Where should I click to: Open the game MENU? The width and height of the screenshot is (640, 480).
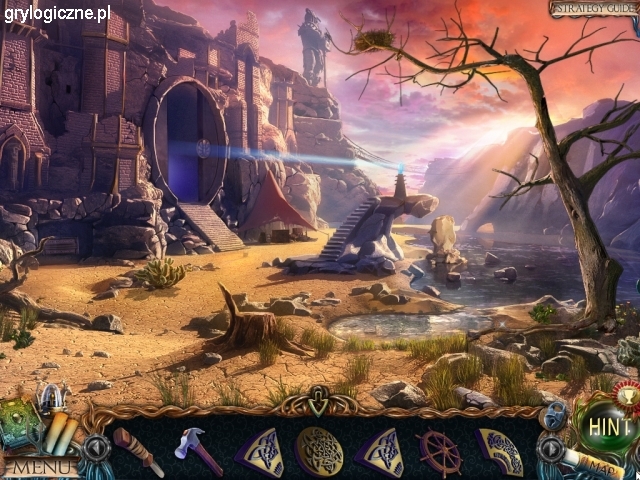click(42, 467)
